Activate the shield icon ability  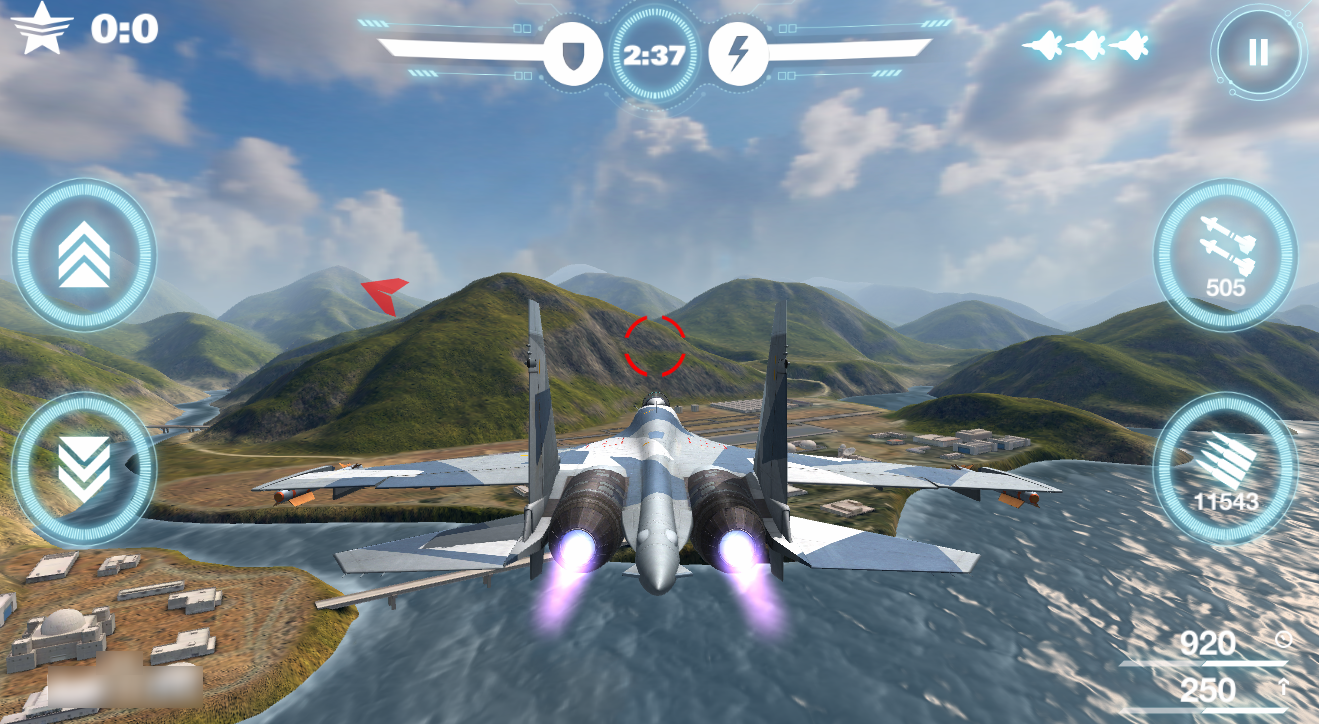click(573, 54)
